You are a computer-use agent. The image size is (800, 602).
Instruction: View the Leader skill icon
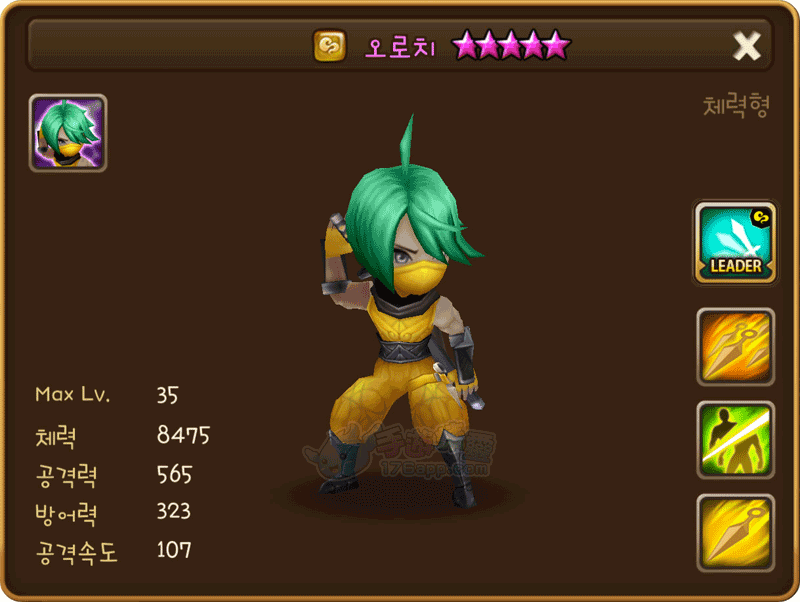click(x=735, y=242)
